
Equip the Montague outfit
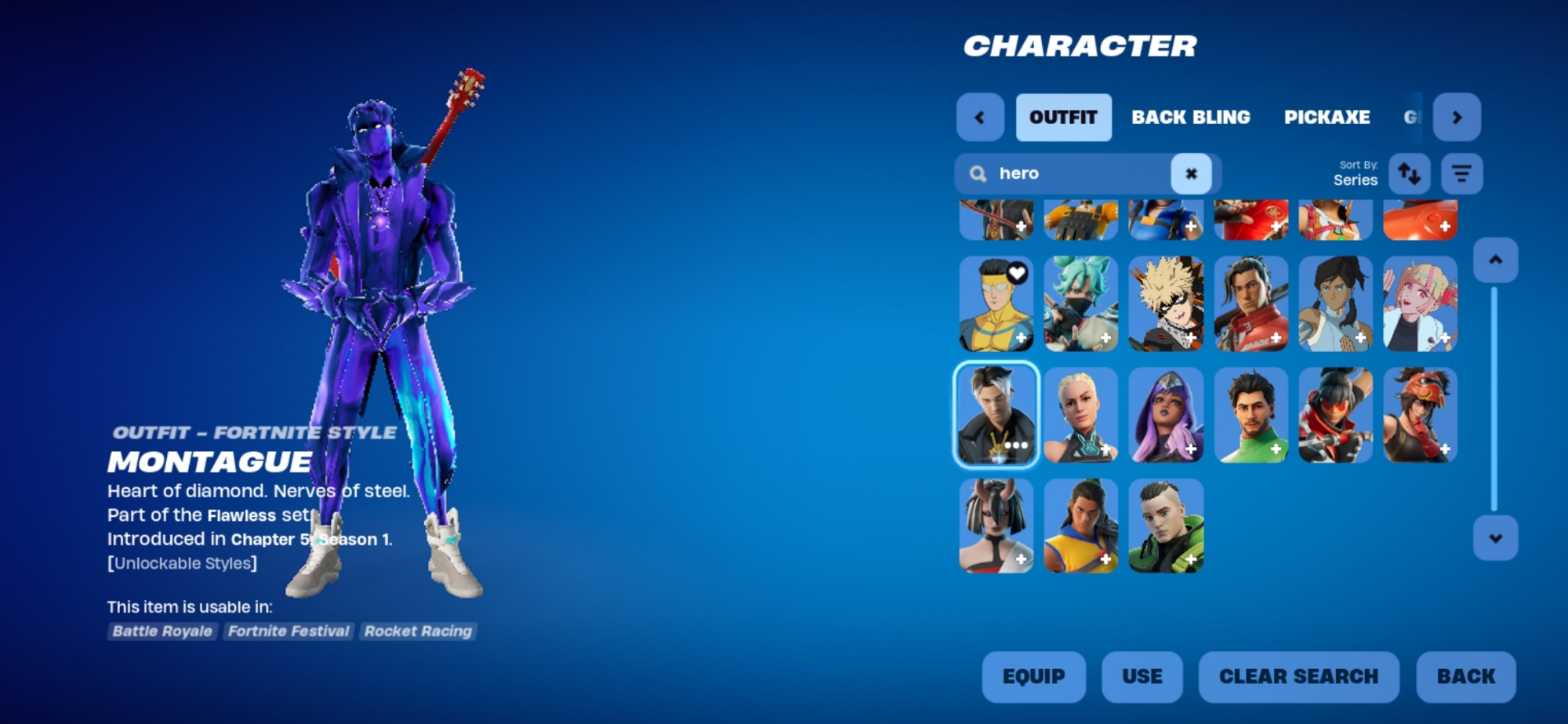pyautogui.click(x=1033, y=676)
